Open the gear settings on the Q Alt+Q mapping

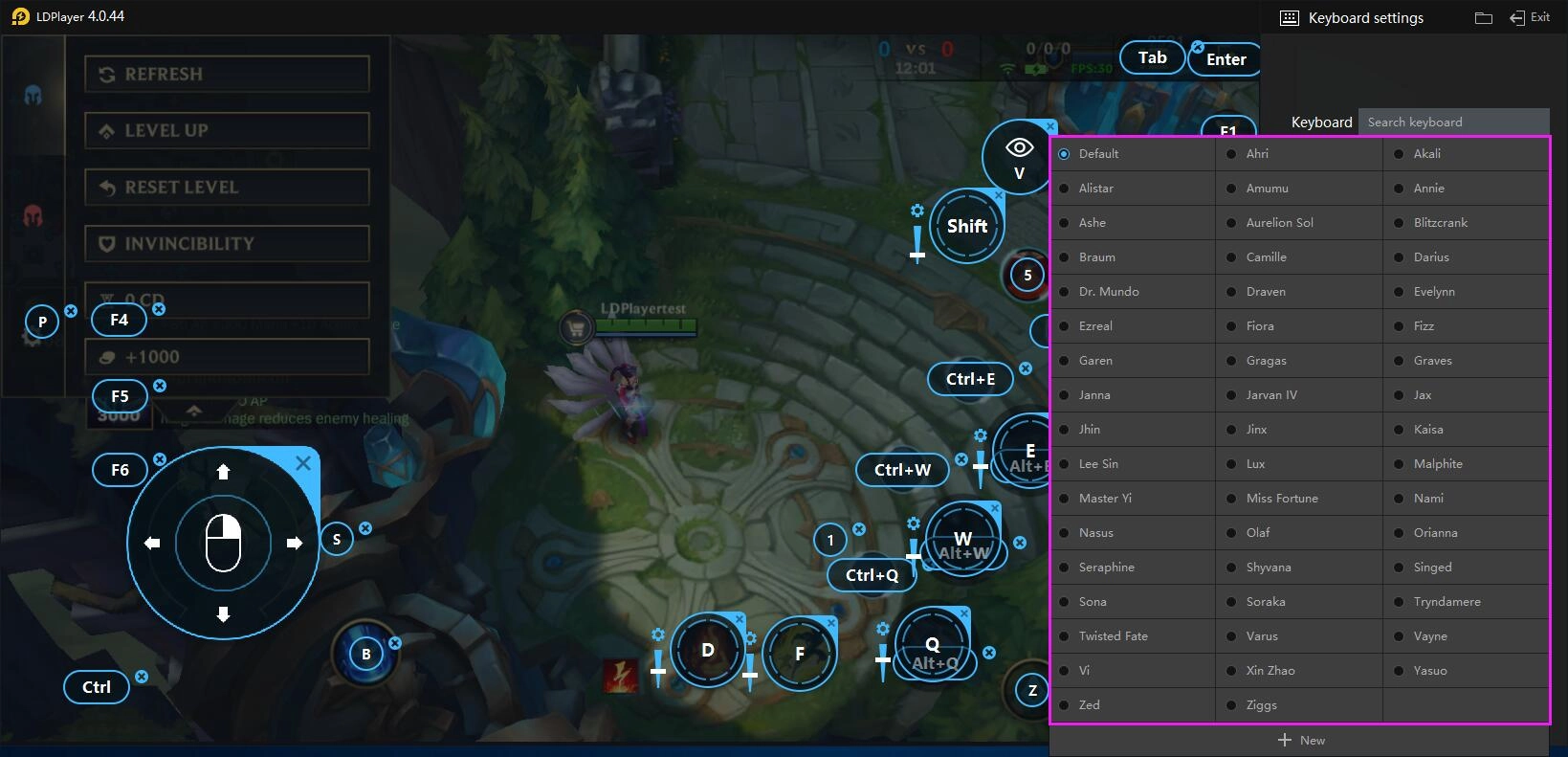tap(881, 629)
